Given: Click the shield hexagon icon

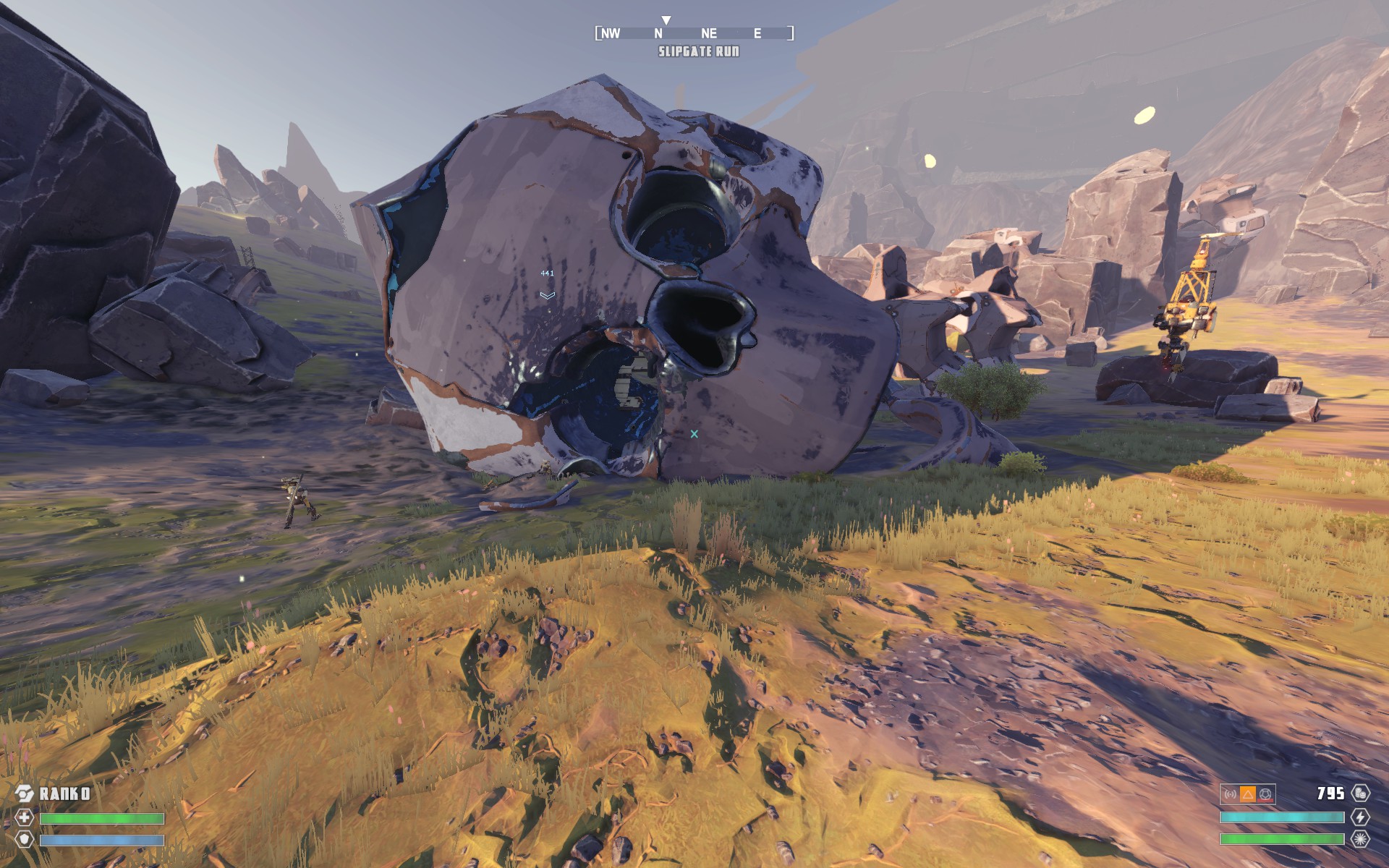Looking at the screenshot, I should (25, 841).
